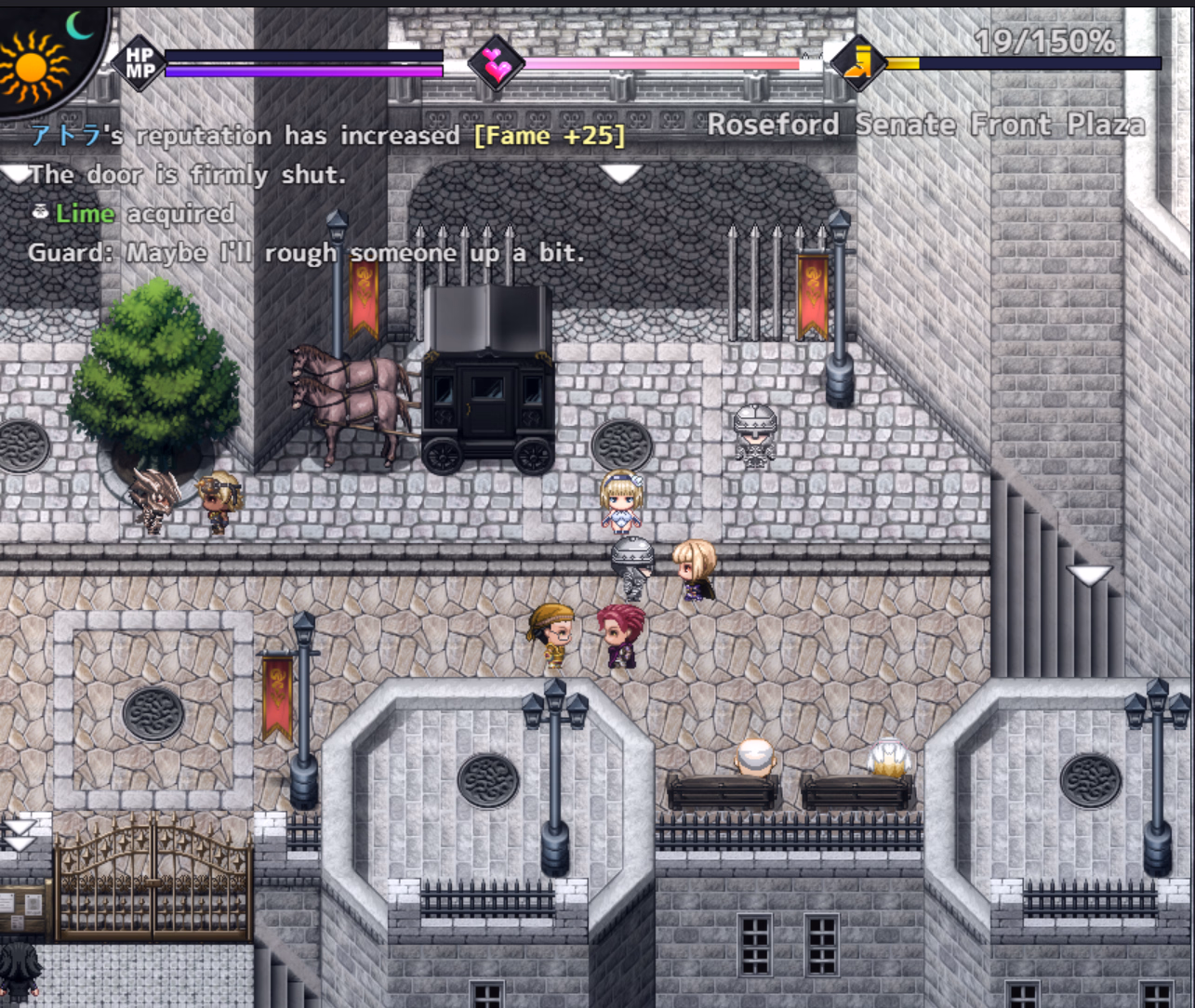1195x1008 pixels.
Task: Click the sun and moon time-of-day icon
Action: 42,58
